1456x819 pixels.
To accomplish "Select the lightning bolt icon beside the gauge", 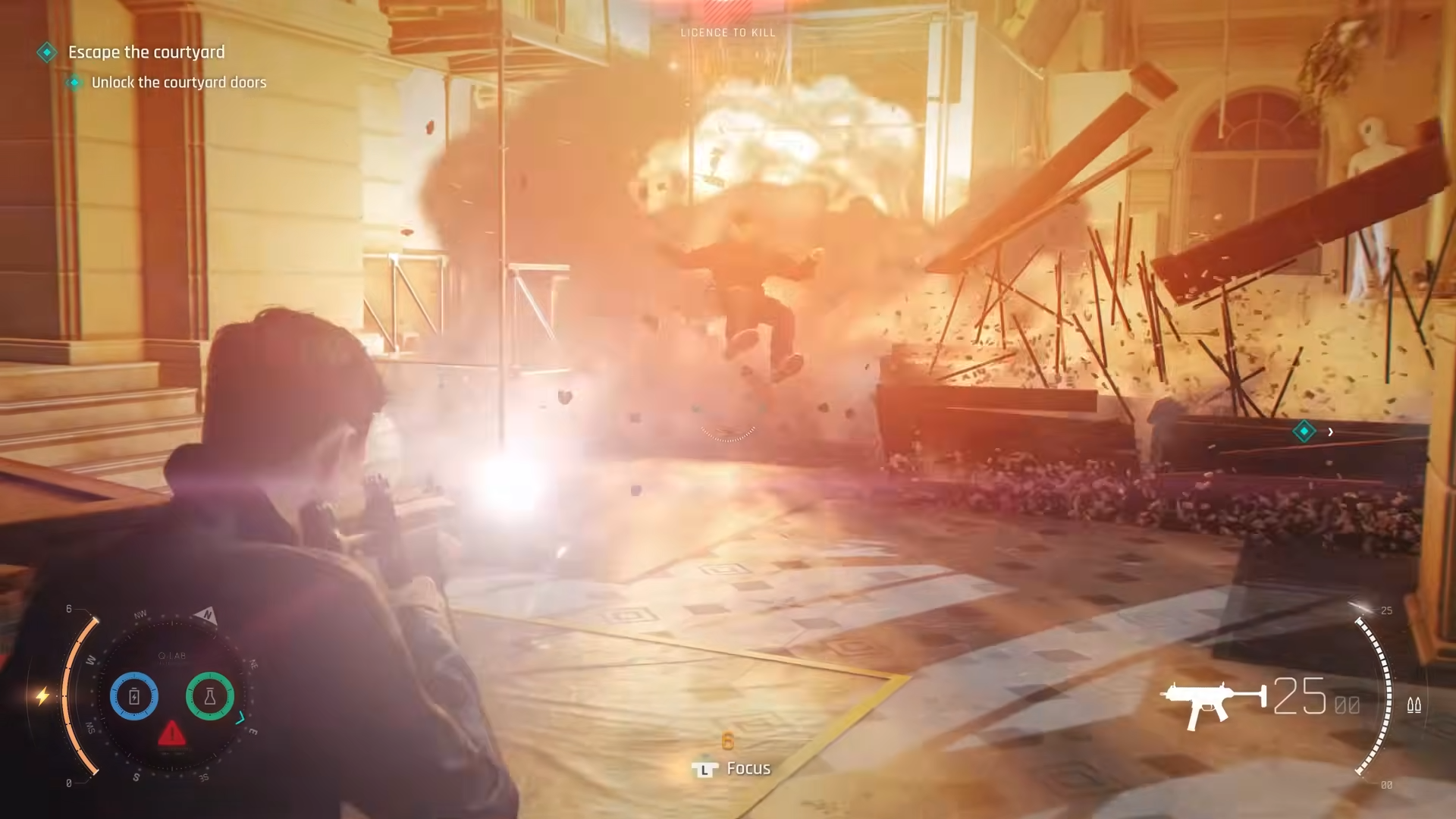I will [x=43, y=695].
